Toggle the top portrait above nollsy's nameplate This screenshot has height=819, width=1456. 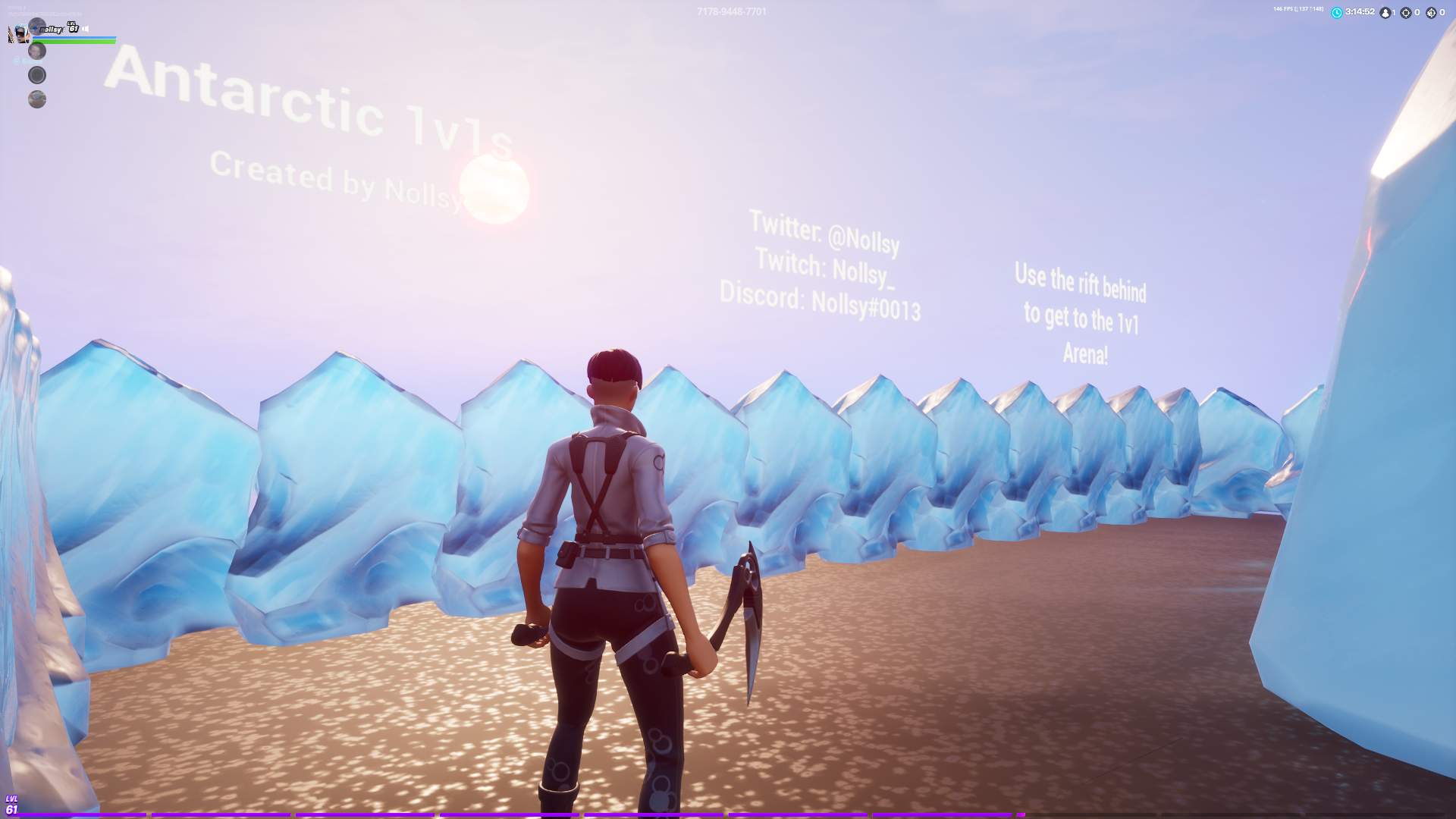[x=36, y=27]
